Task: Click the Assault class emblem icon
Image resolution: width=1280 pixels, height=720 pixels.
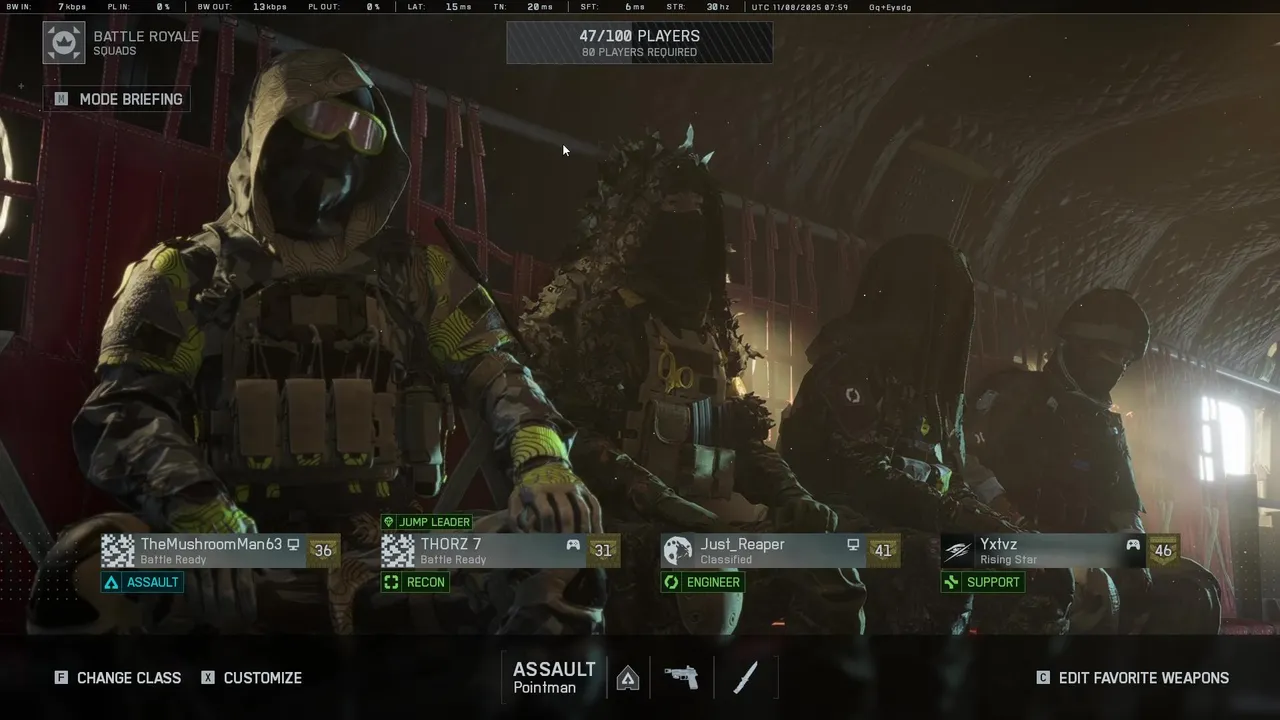Action: tap(628, 679)
